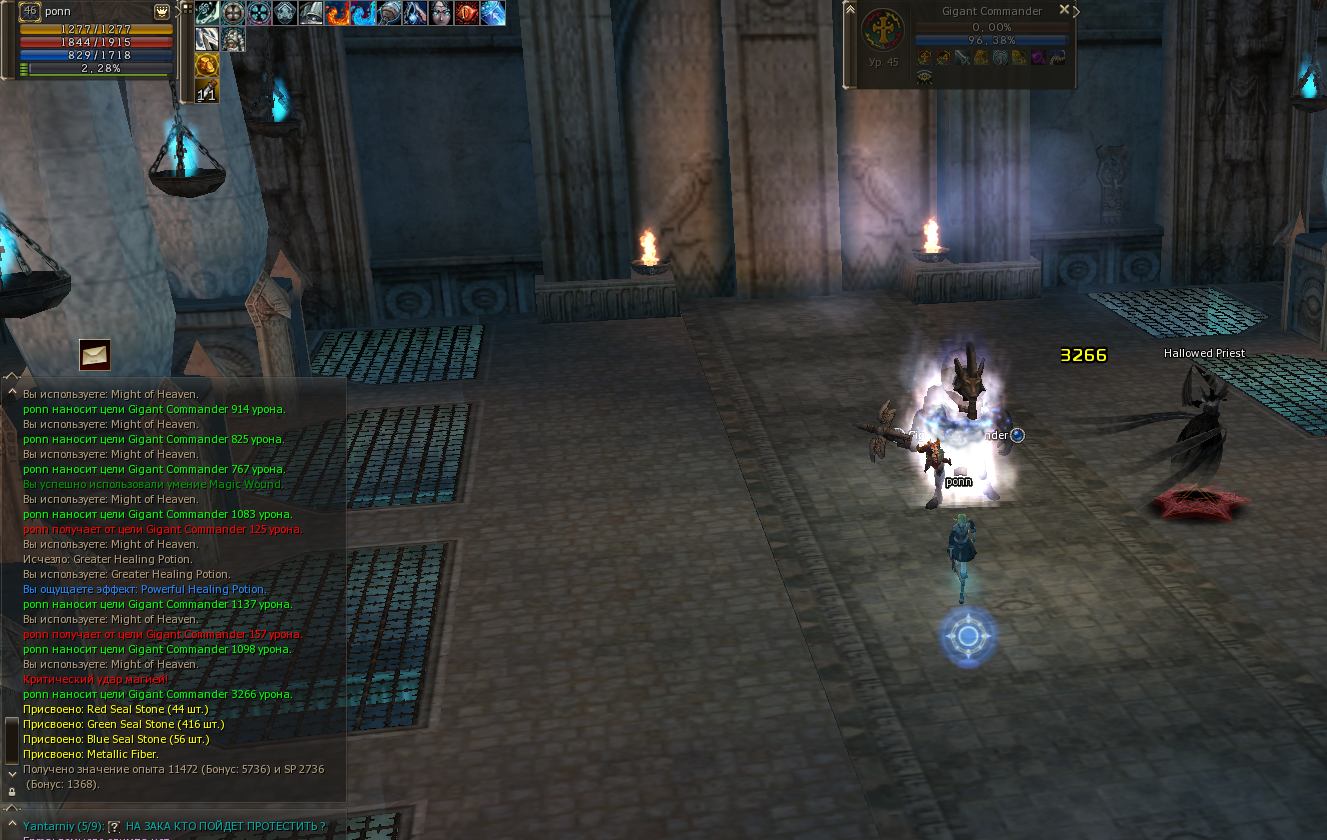The width and height of the screenshot is (1327, 840).
Task: Select the Gigant Commander cross portrait
Action: (882, 30)
